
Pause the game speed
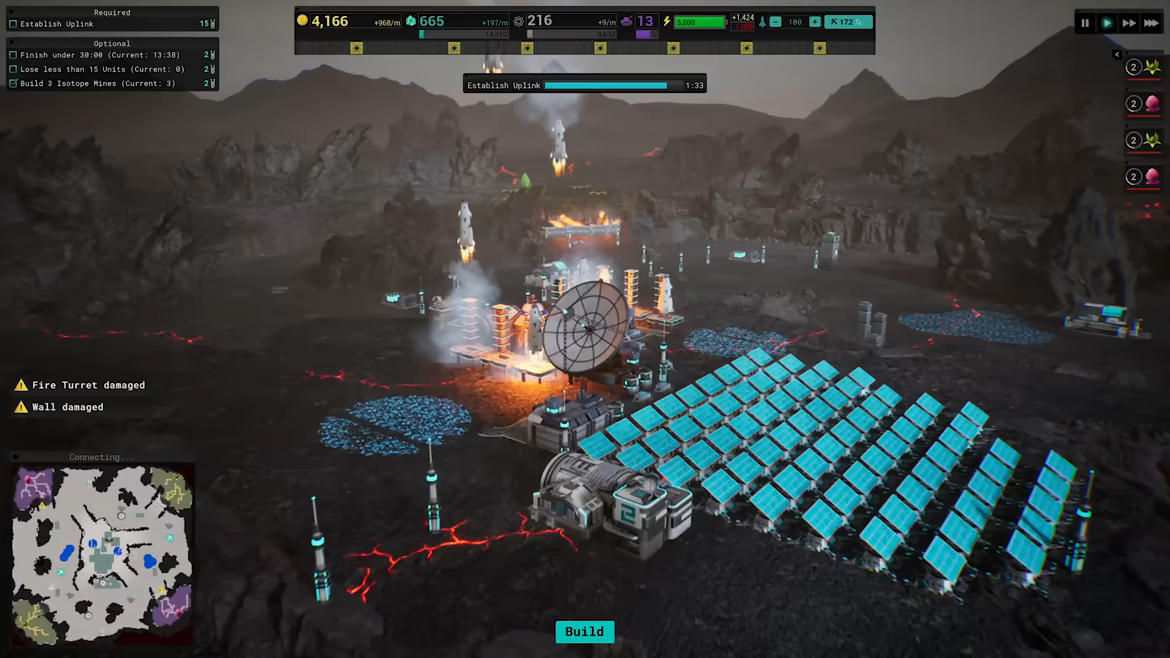coord(1085,23)
